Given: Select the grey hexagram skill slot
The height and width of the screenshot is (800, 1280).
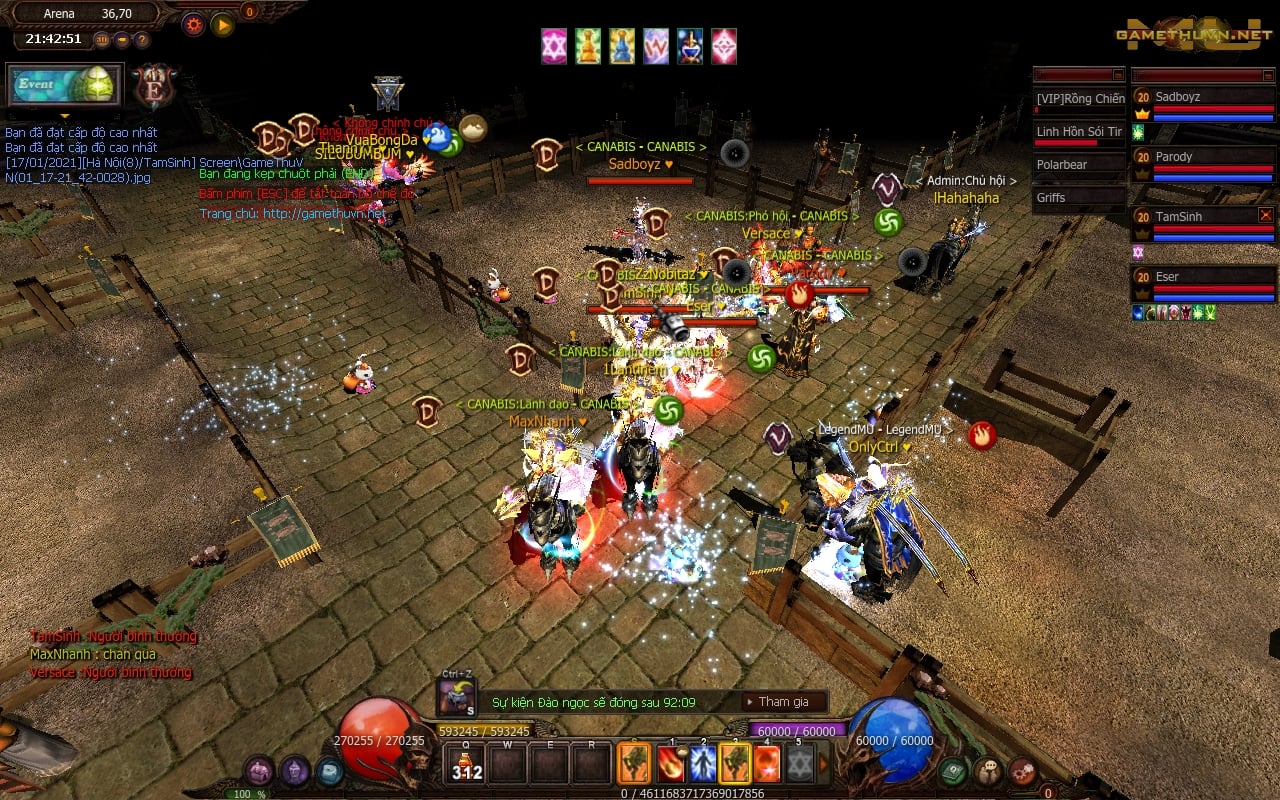Looking at the screenshot, I should point(798,764).
